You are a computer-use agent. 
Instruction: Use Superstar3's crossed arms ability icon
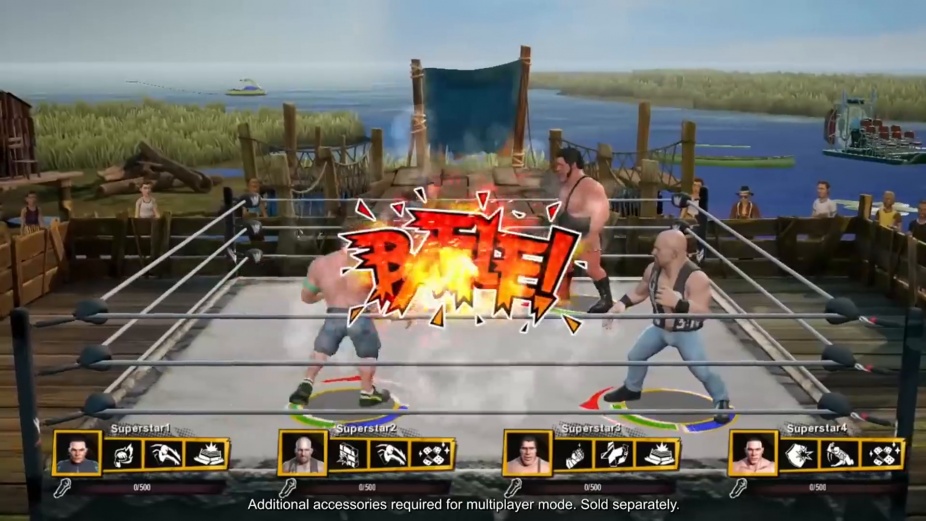pos(616,455)
